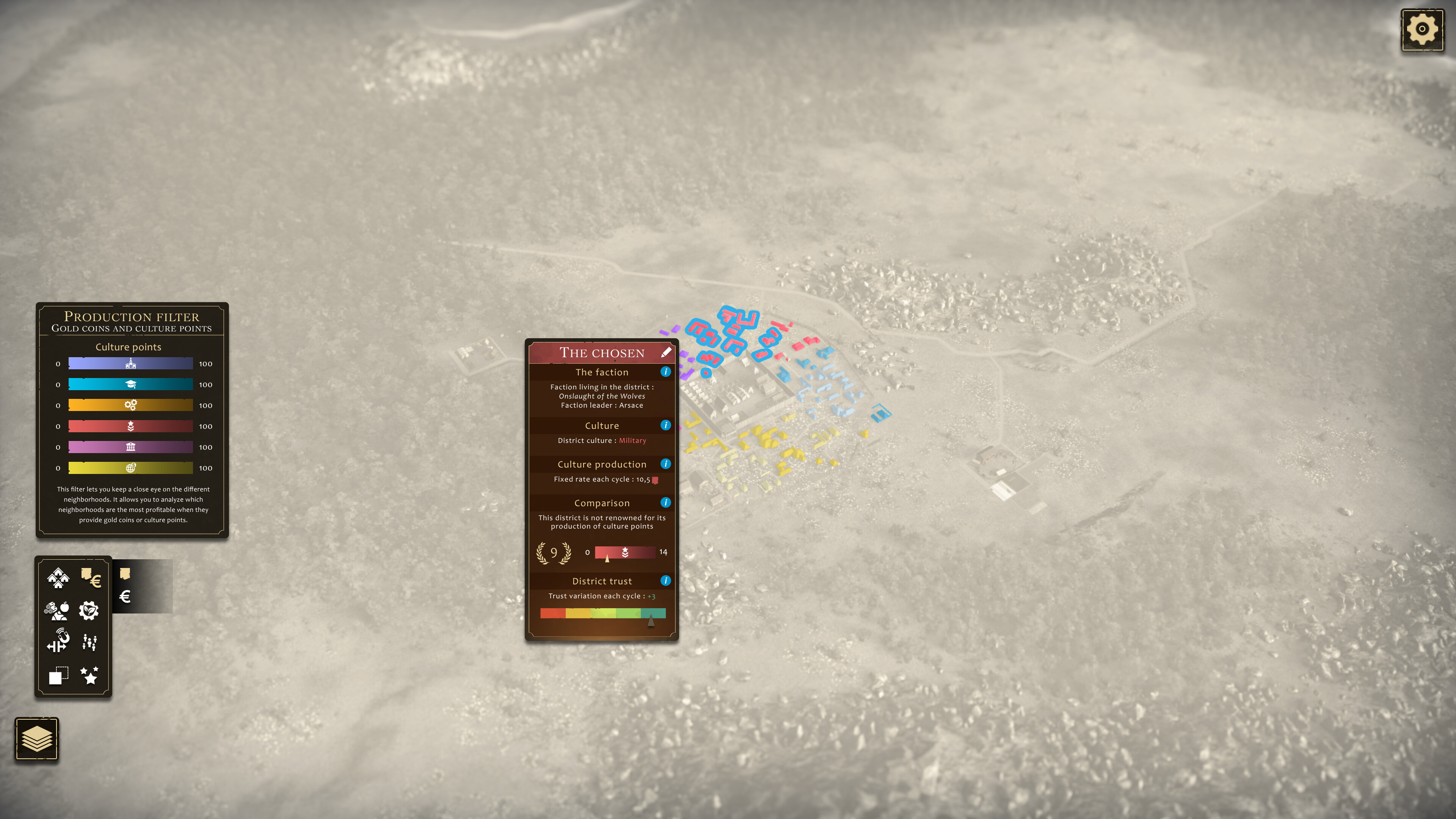Toggle the education culture points filter bar
This screenshot has height=819, width=1456.
130,384
